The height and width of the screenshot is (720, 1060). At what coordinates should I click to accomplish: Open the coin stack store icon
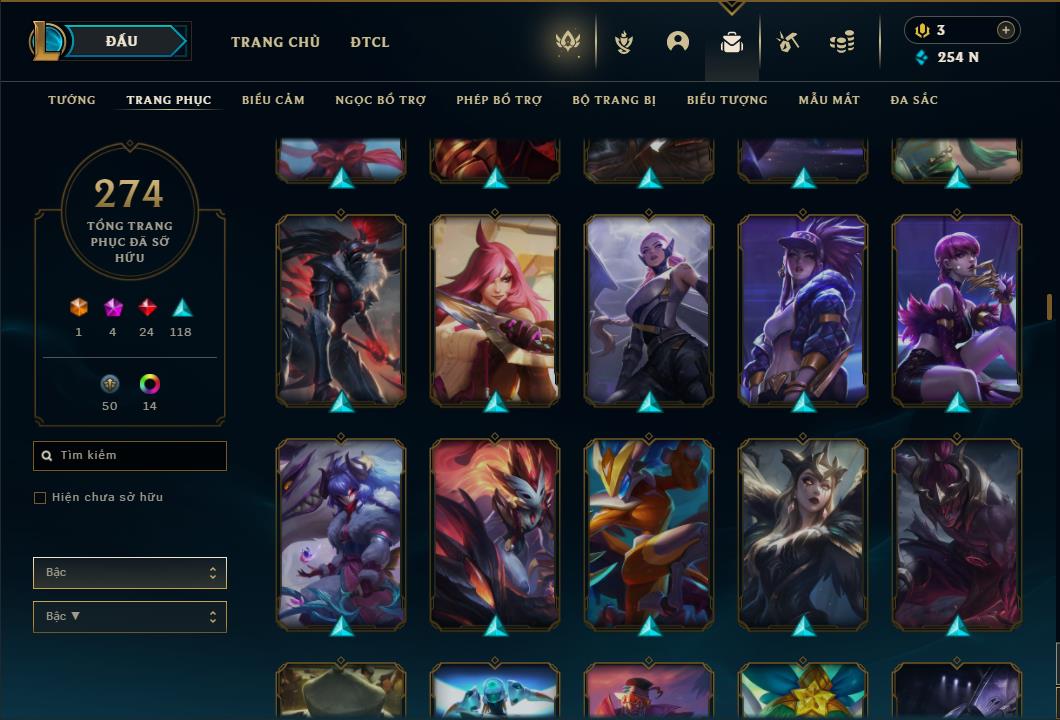click(842, 42)
